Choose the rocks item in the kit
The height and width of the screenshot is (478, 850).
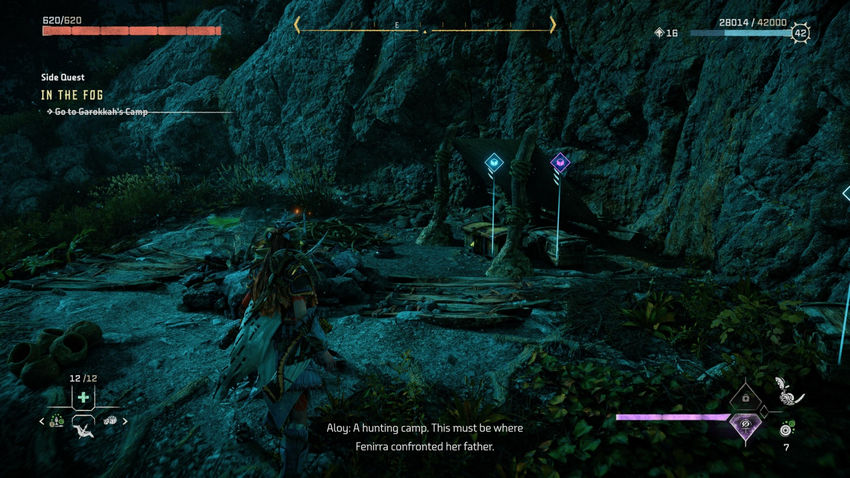pos(110,421)
